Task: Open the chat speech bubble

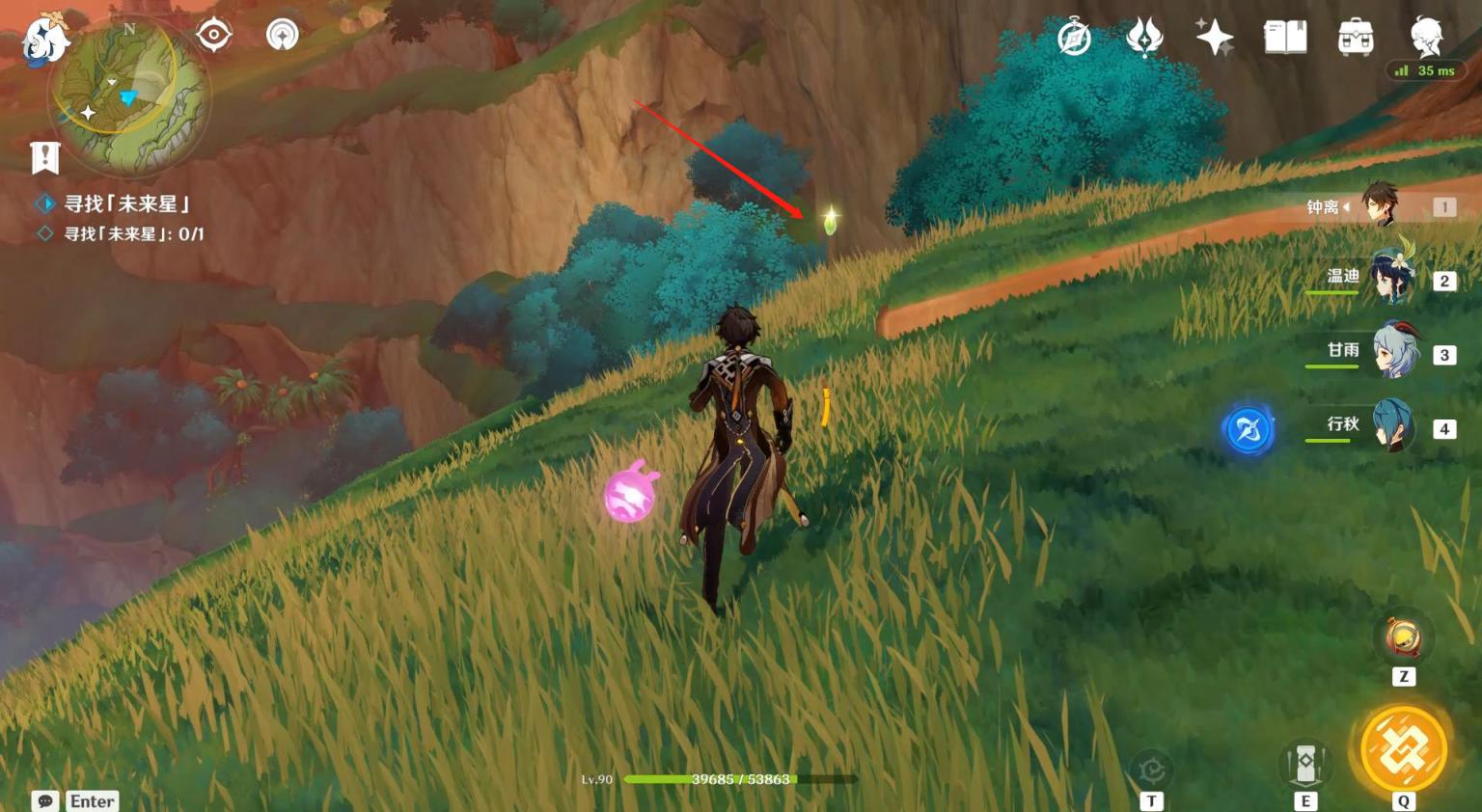Action: tap(45, 801)
